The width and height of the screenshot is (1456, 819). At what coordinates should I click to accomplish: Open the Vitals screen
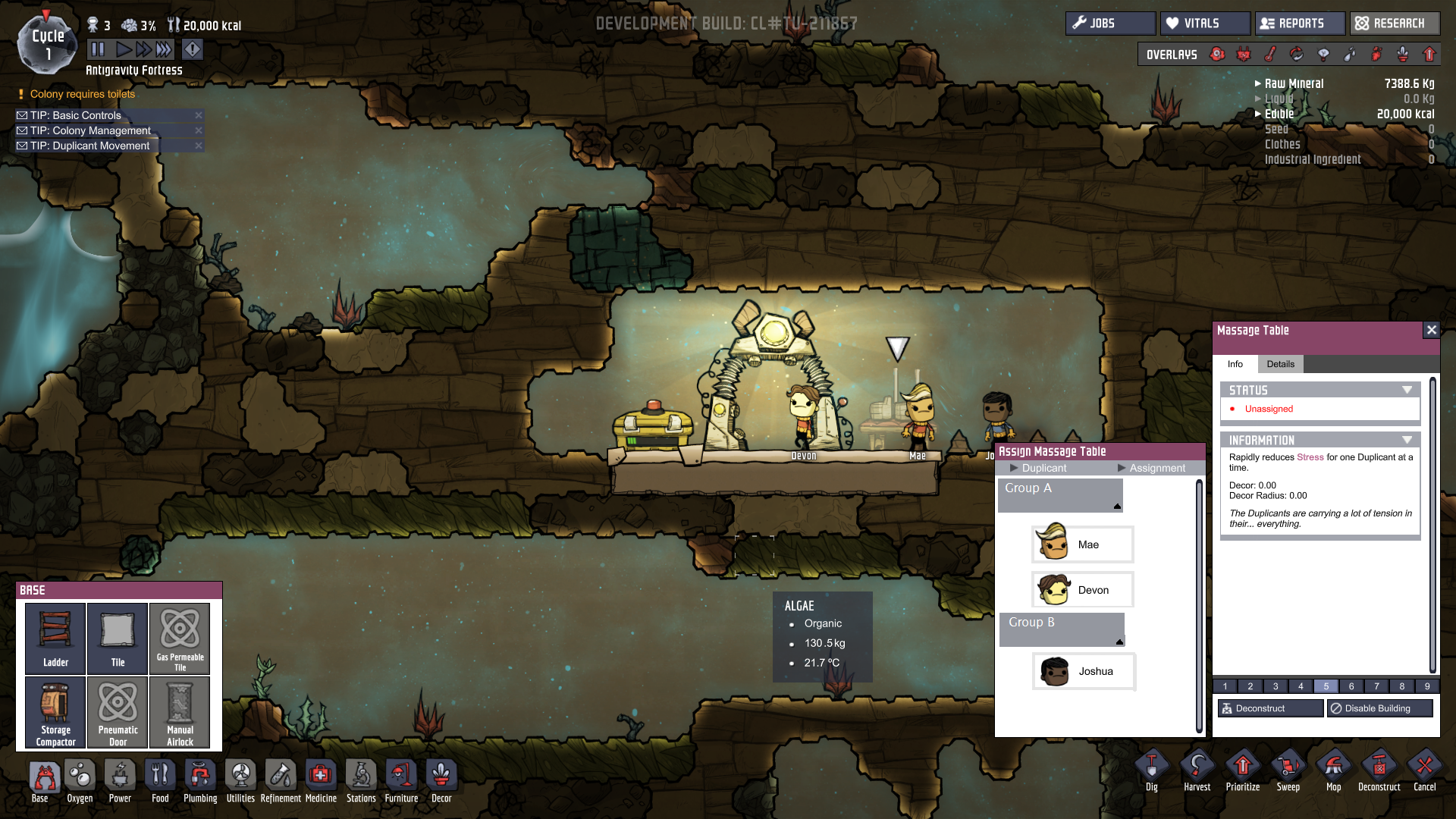coord(1204,24)
